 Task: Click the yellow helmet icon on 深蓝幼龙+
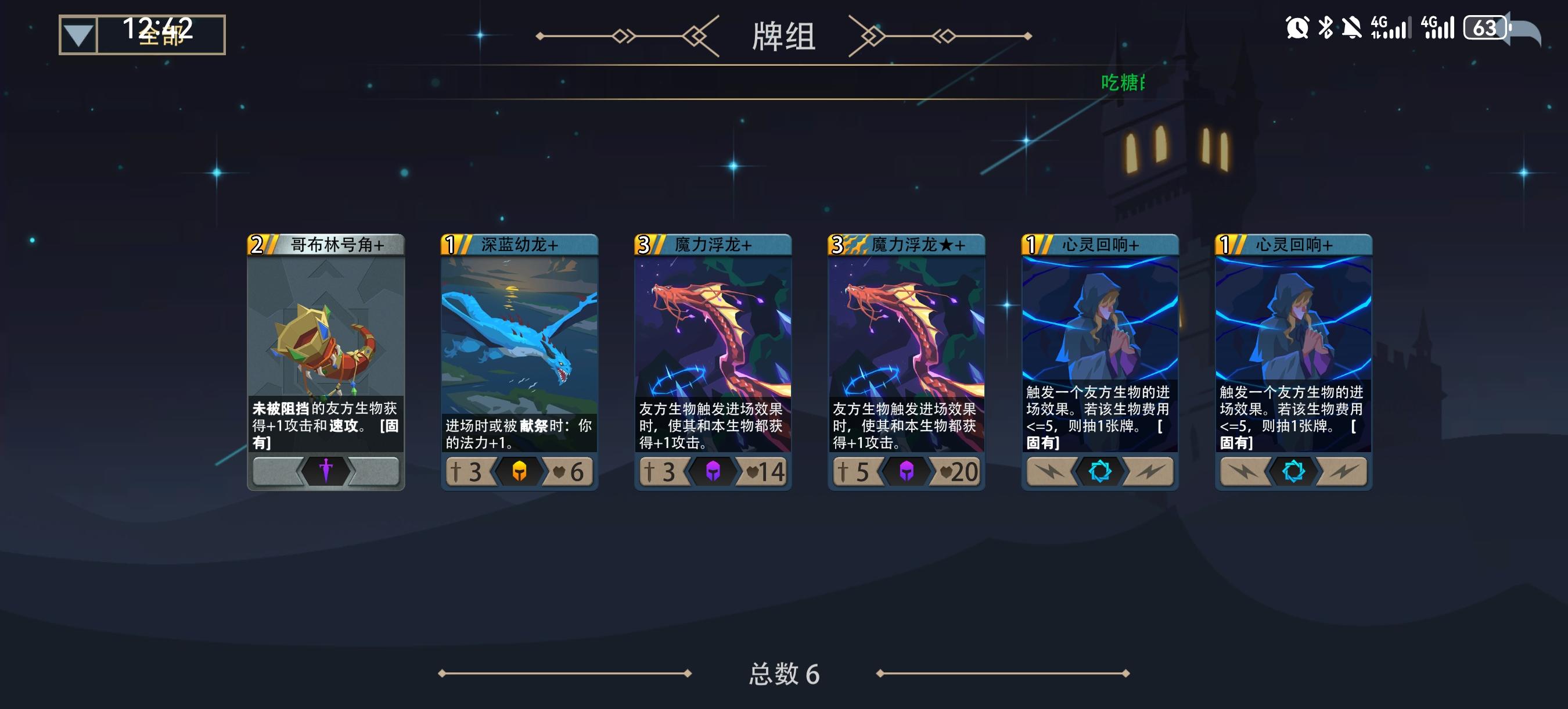pyautogui.click(x=520, y=472)
